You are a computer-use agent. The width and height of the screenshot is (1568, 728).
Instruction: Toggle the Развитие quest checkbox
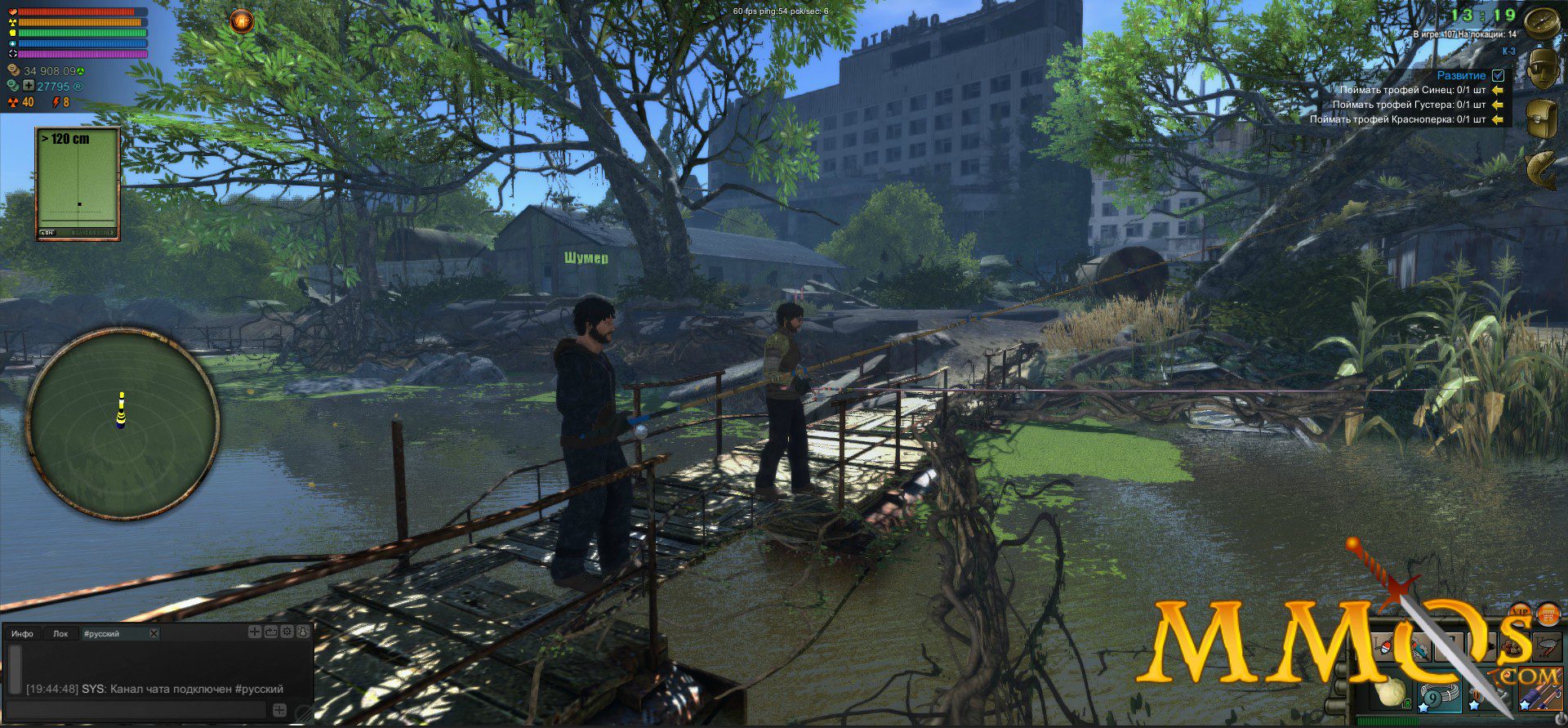click(1498, 75)
